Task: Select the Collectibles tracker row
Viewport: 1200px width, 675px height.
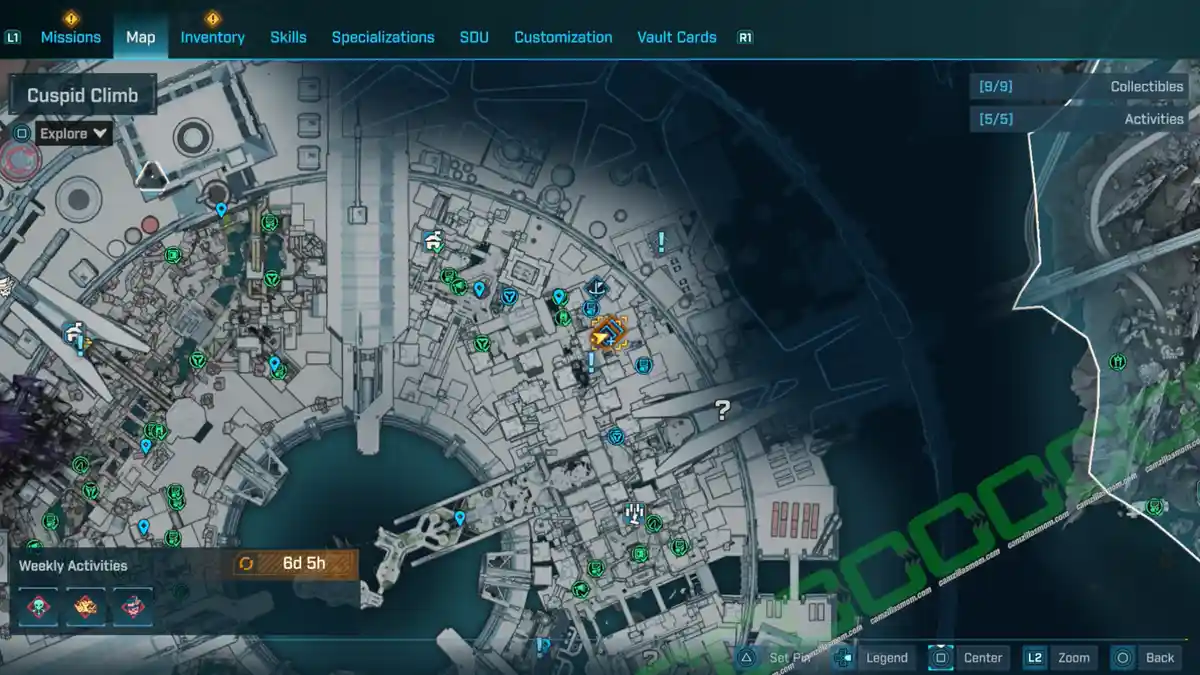Action: click(1078, 87)
